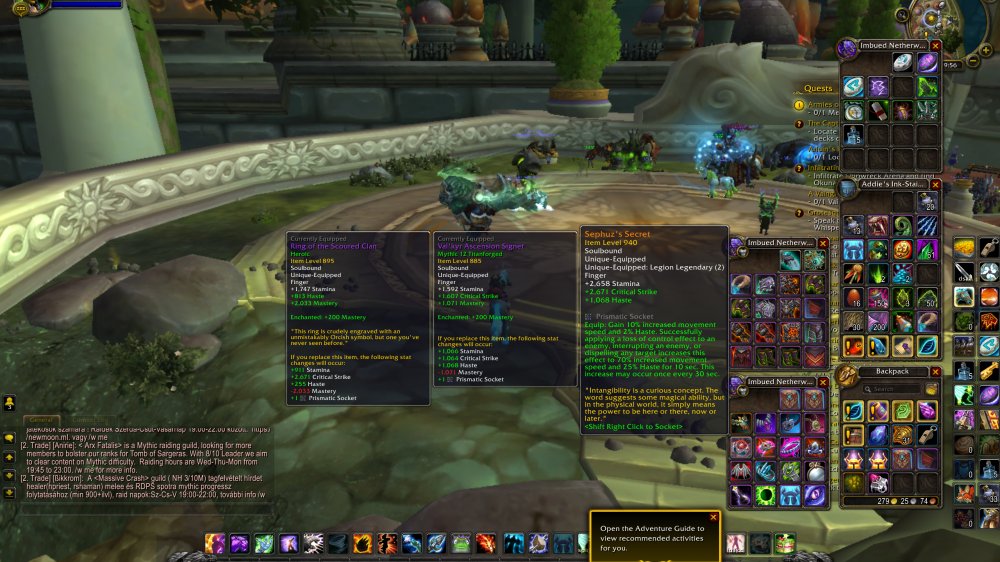Image resolution: width=1000 pixels, height=562 pixels.
Task: Close Addie's Ink-Stained bag window
Action: pyautogui.click(x=936, y=185)
